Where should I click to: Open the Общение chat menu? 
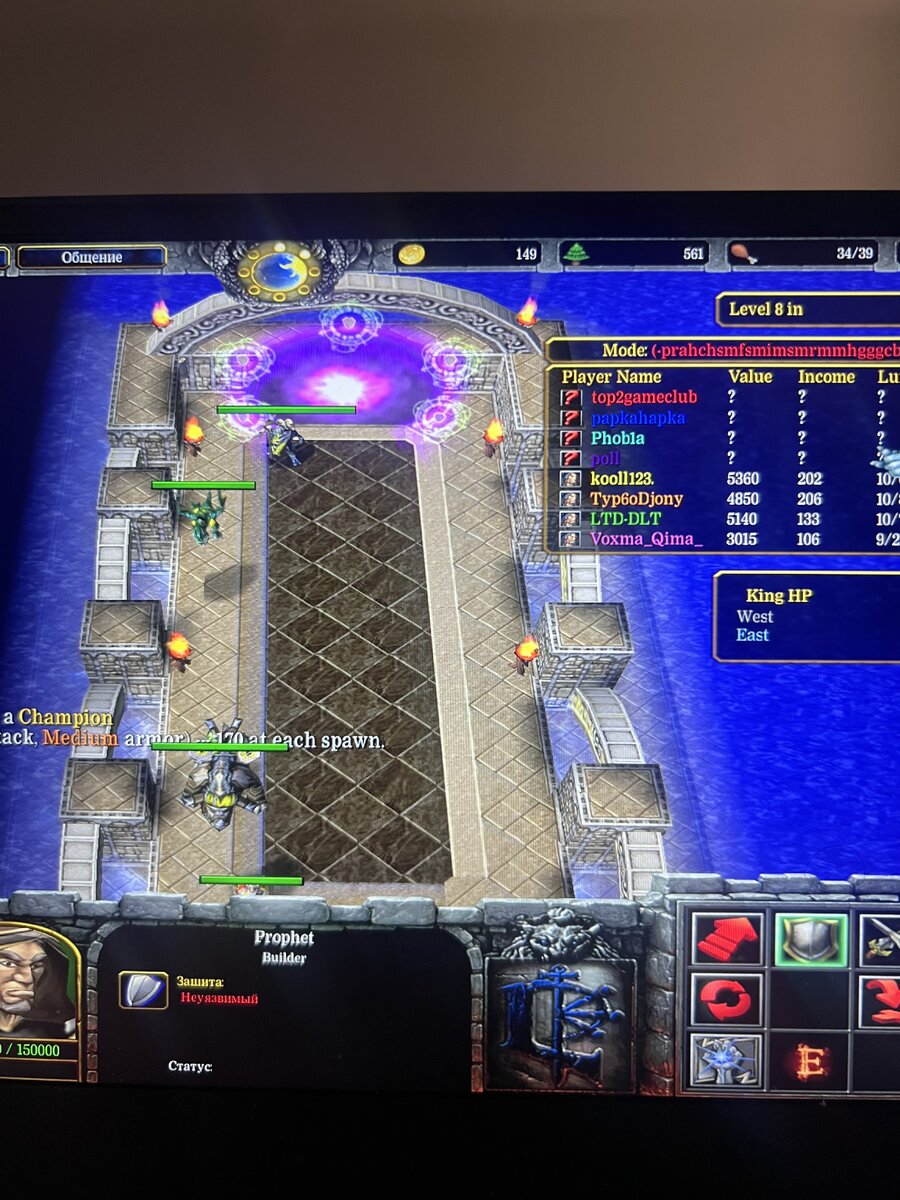(92, 257)
